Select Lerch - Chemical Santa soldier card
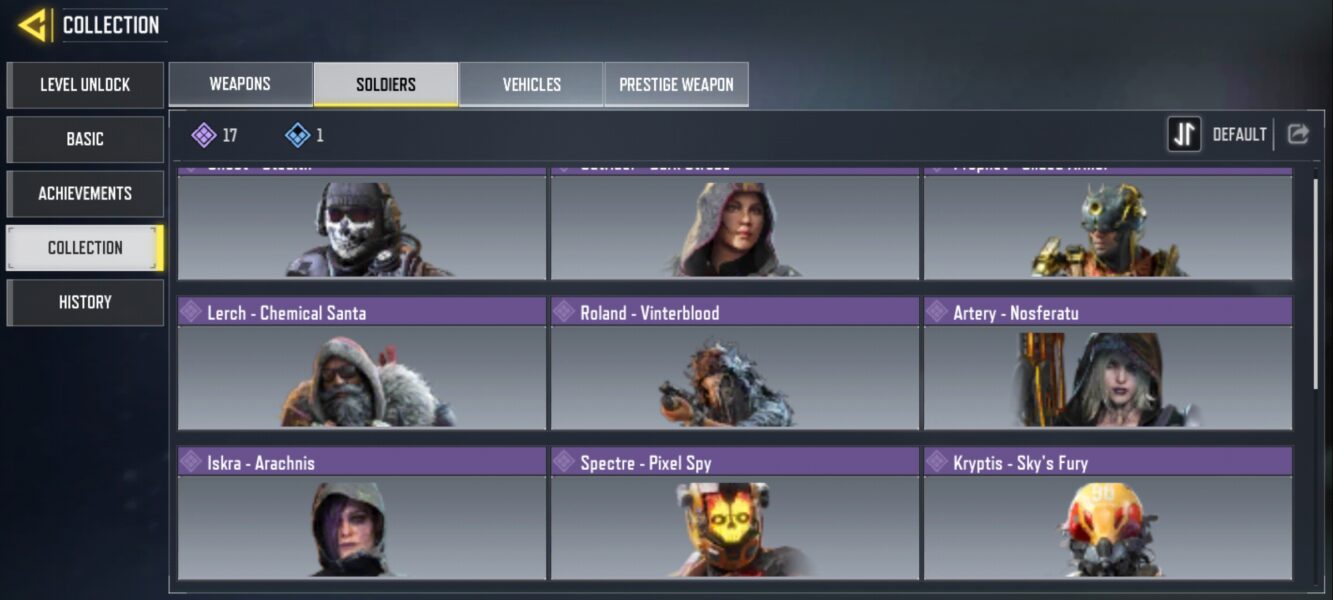Image resolution: width=1333 pixels, height=600 pixels. tap(362, 363)
